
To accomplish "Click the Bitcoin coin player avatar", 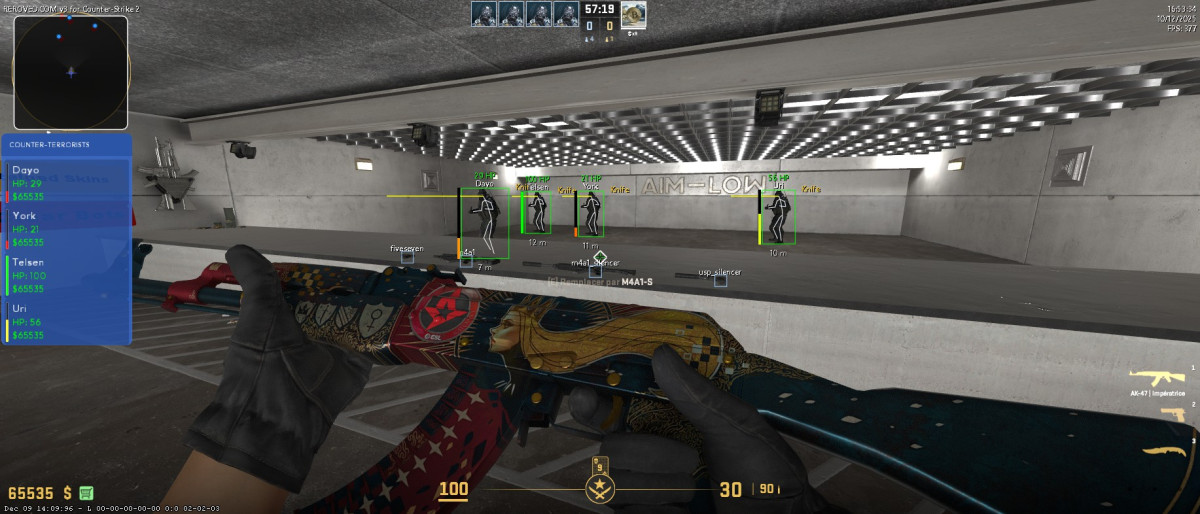I will pyautogui.click(x=633, y=14).
